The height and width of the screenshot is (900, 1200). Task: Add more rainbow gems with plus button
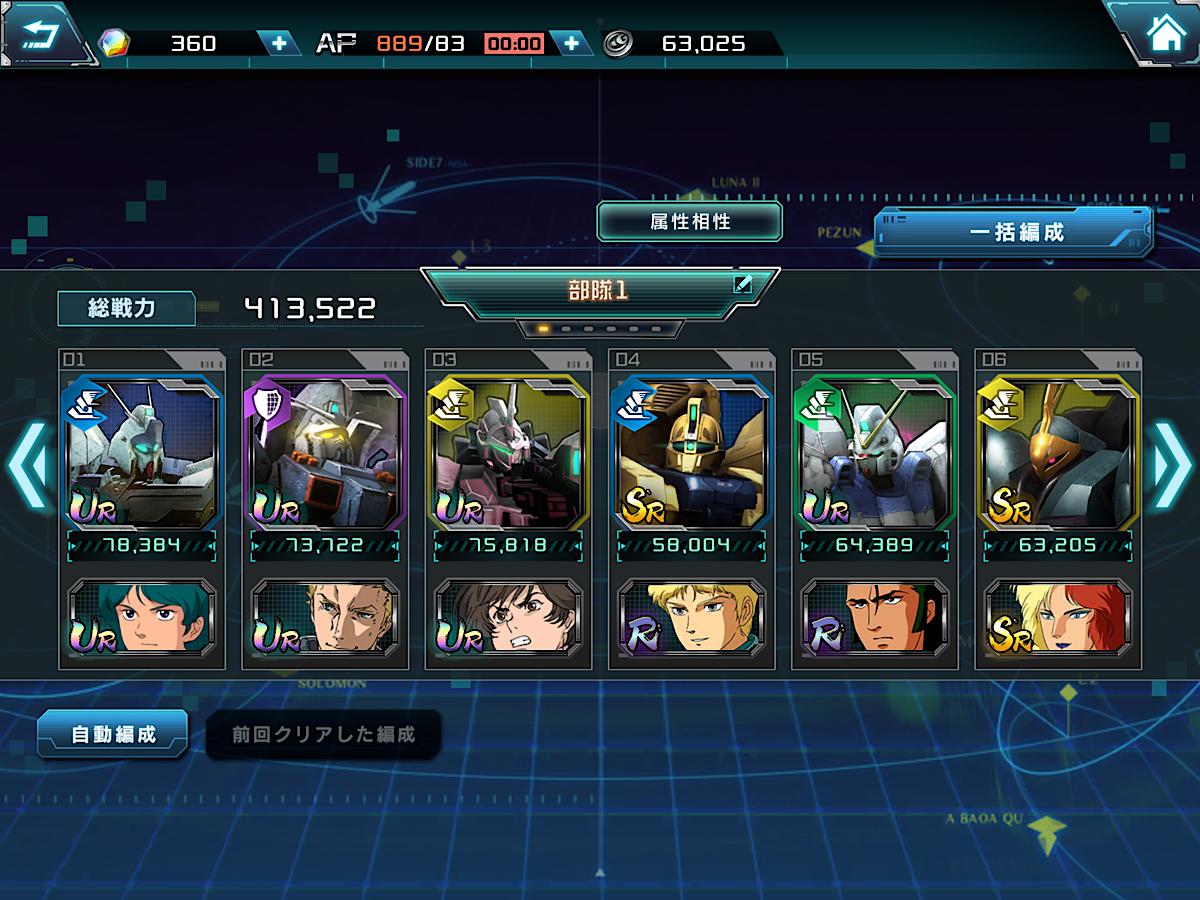click(278, 43)
